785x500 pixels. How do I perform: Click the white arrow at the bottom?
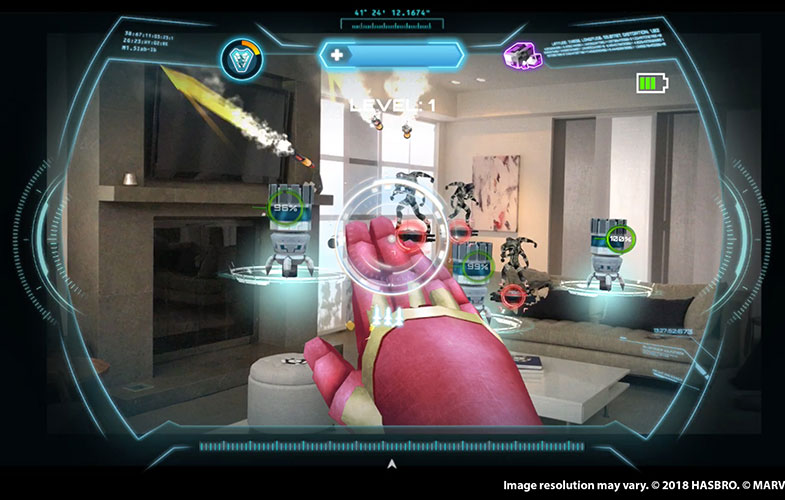click(x=392, y=464)
